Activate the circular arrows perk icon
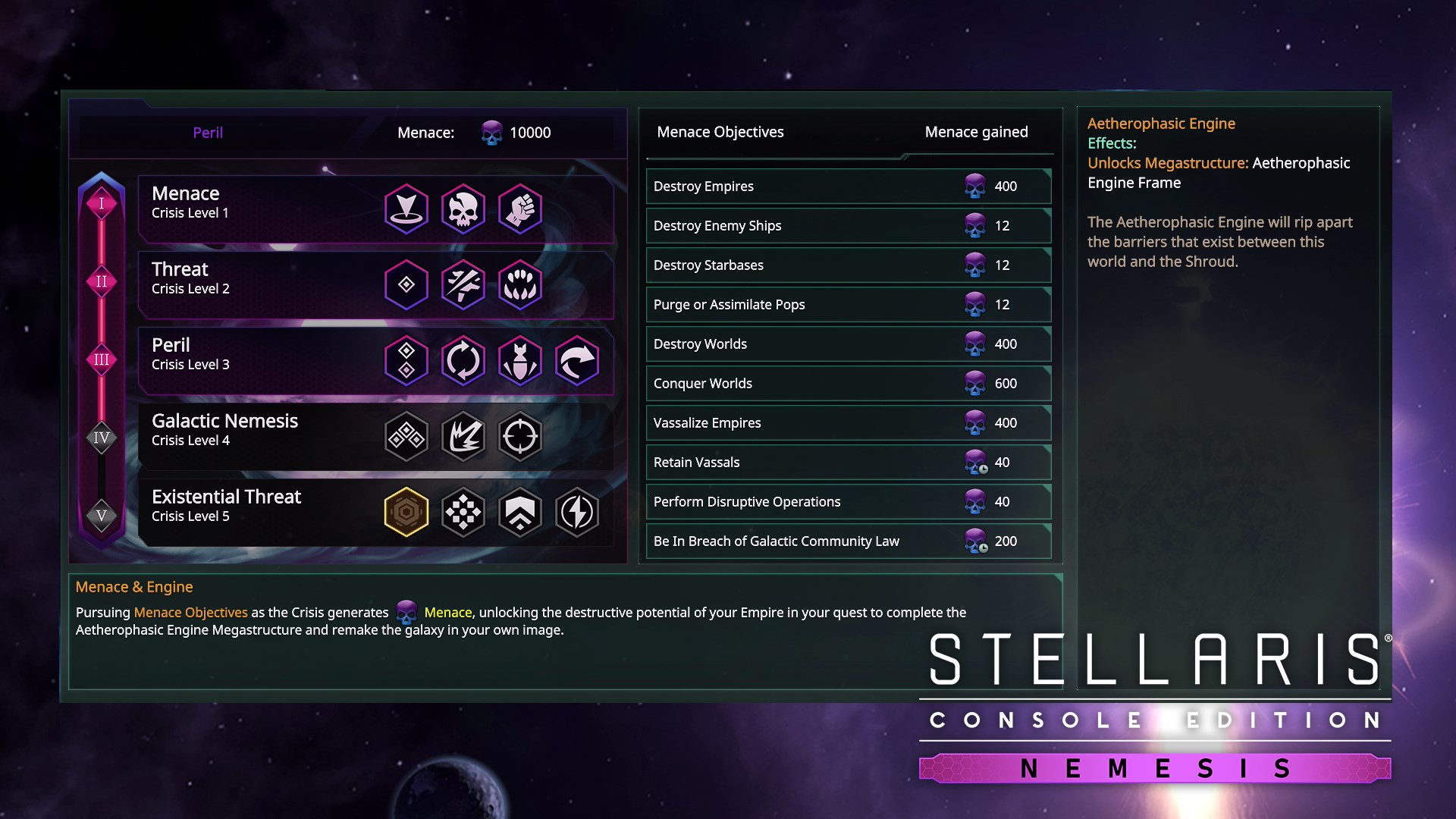 (x=463, y=361)
